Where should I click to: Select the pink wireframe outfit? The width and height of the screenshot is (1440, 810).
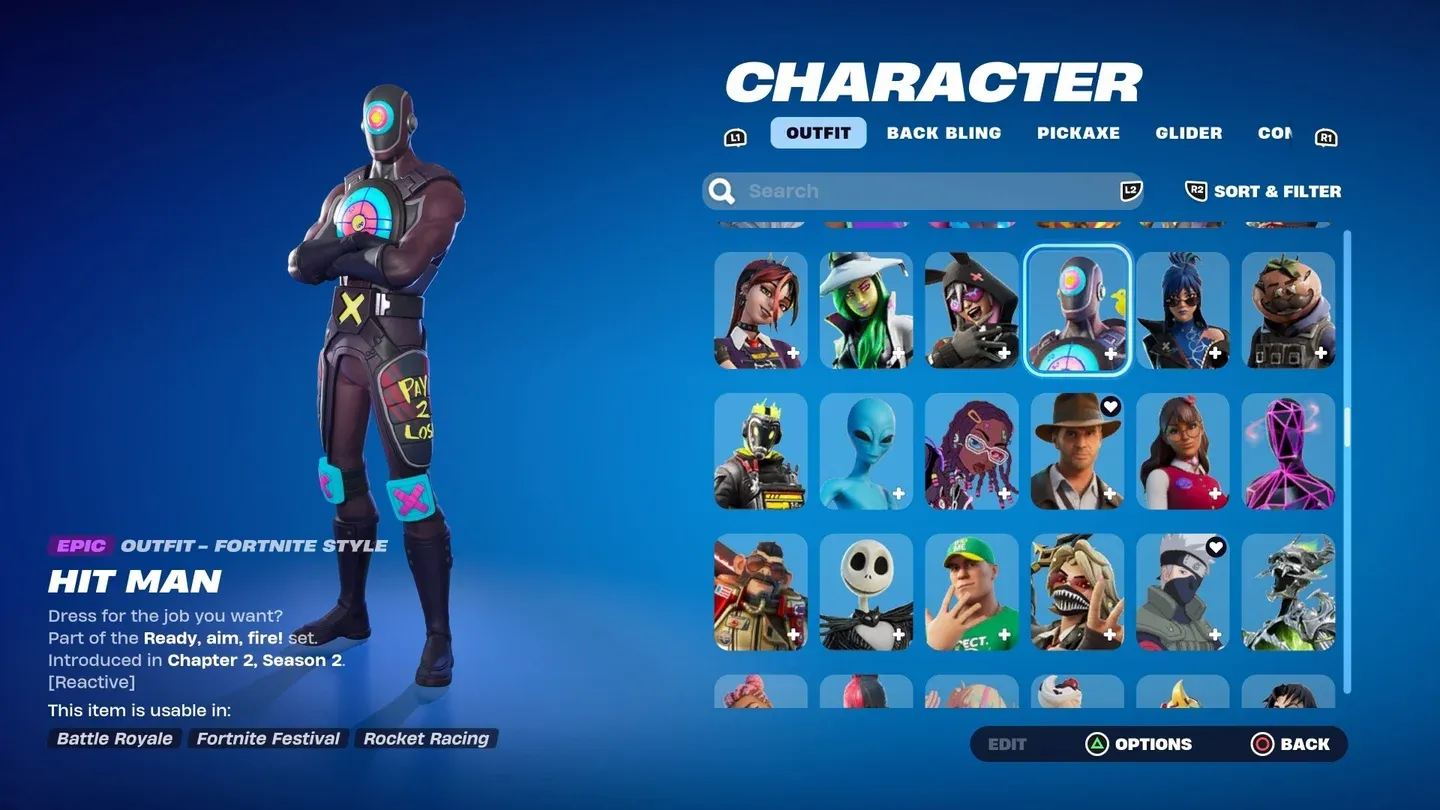point(1288,451)
